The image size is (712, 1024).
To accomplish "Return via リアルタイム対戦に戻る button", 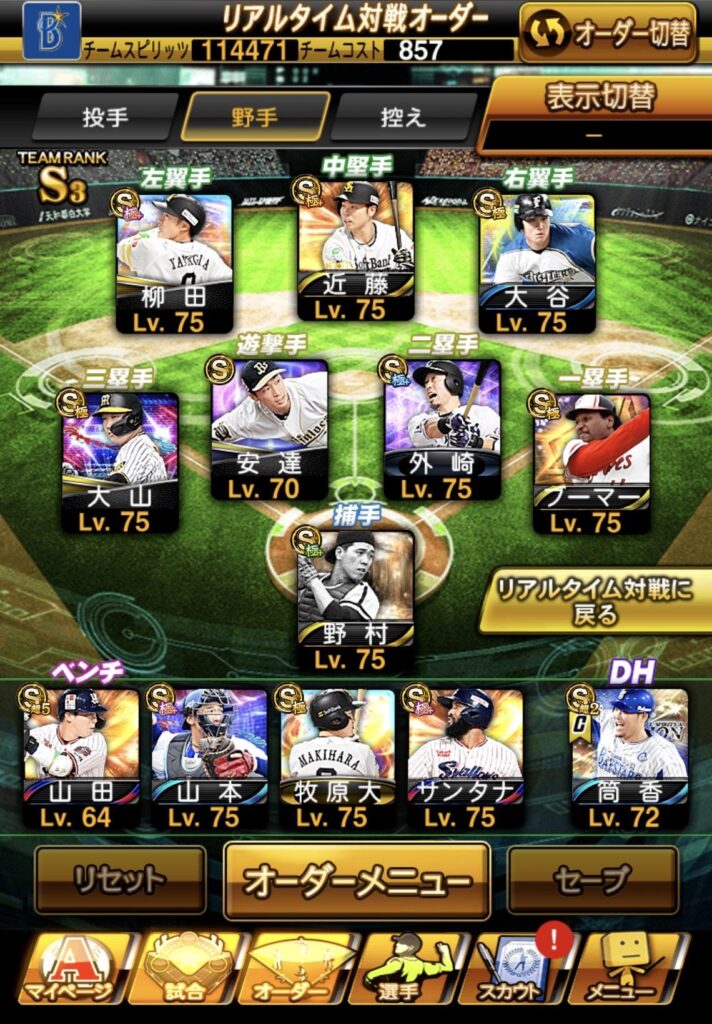I will [595, 601].
